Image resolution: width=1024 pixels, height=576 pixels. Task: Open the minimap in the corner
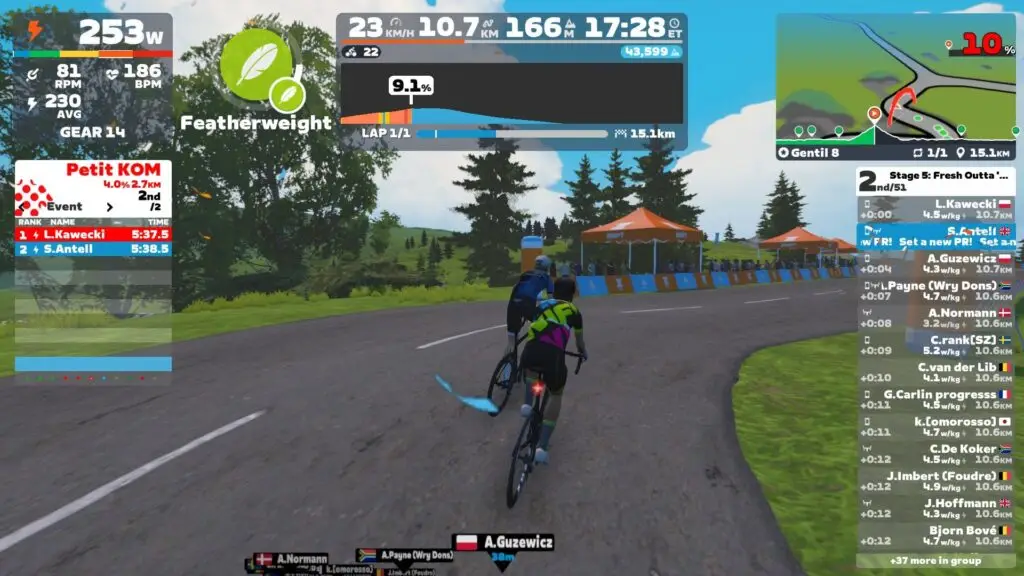(896, 78)
